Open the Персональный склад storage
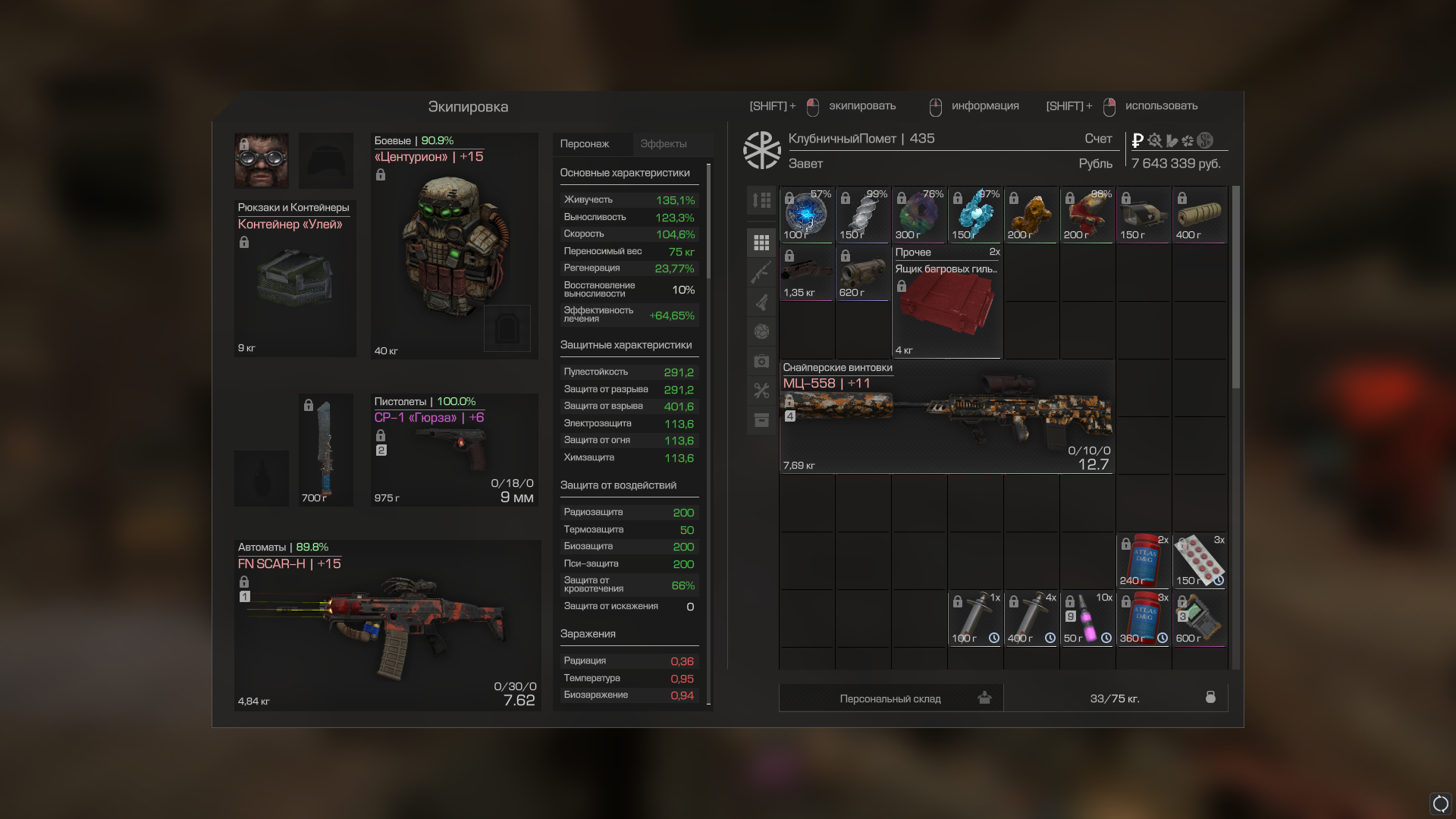Viewport: 1456px width, 819px height. pos(890,698)
